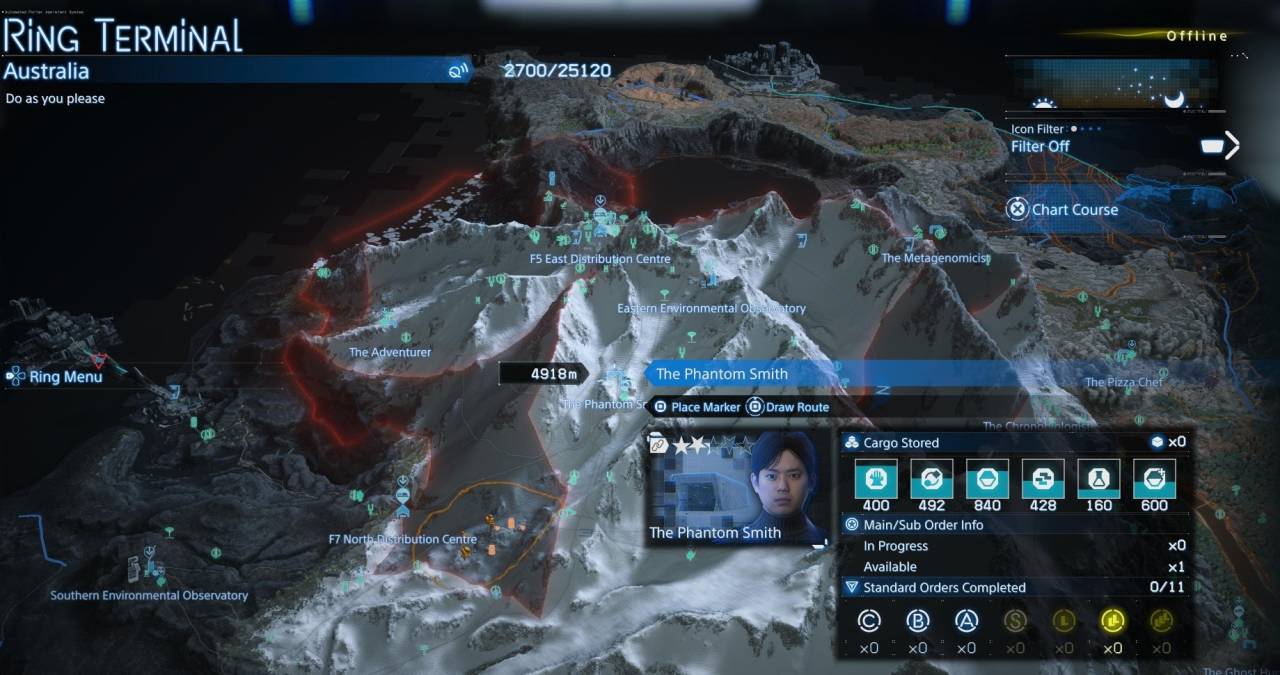Select The Pizza Chef map marker
Screen dimensions: 1280x675
pyautogui.click(x=1124, y=382)
